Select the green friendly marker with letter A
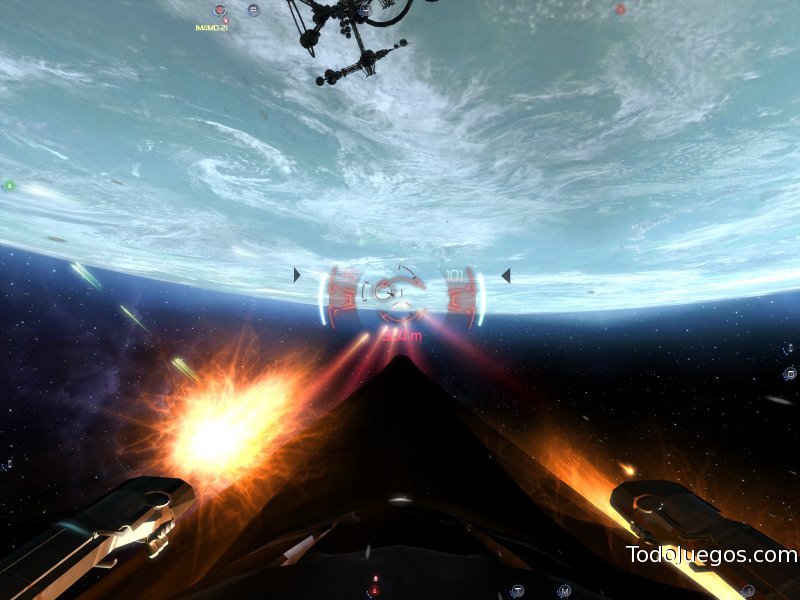 (9, 185)
